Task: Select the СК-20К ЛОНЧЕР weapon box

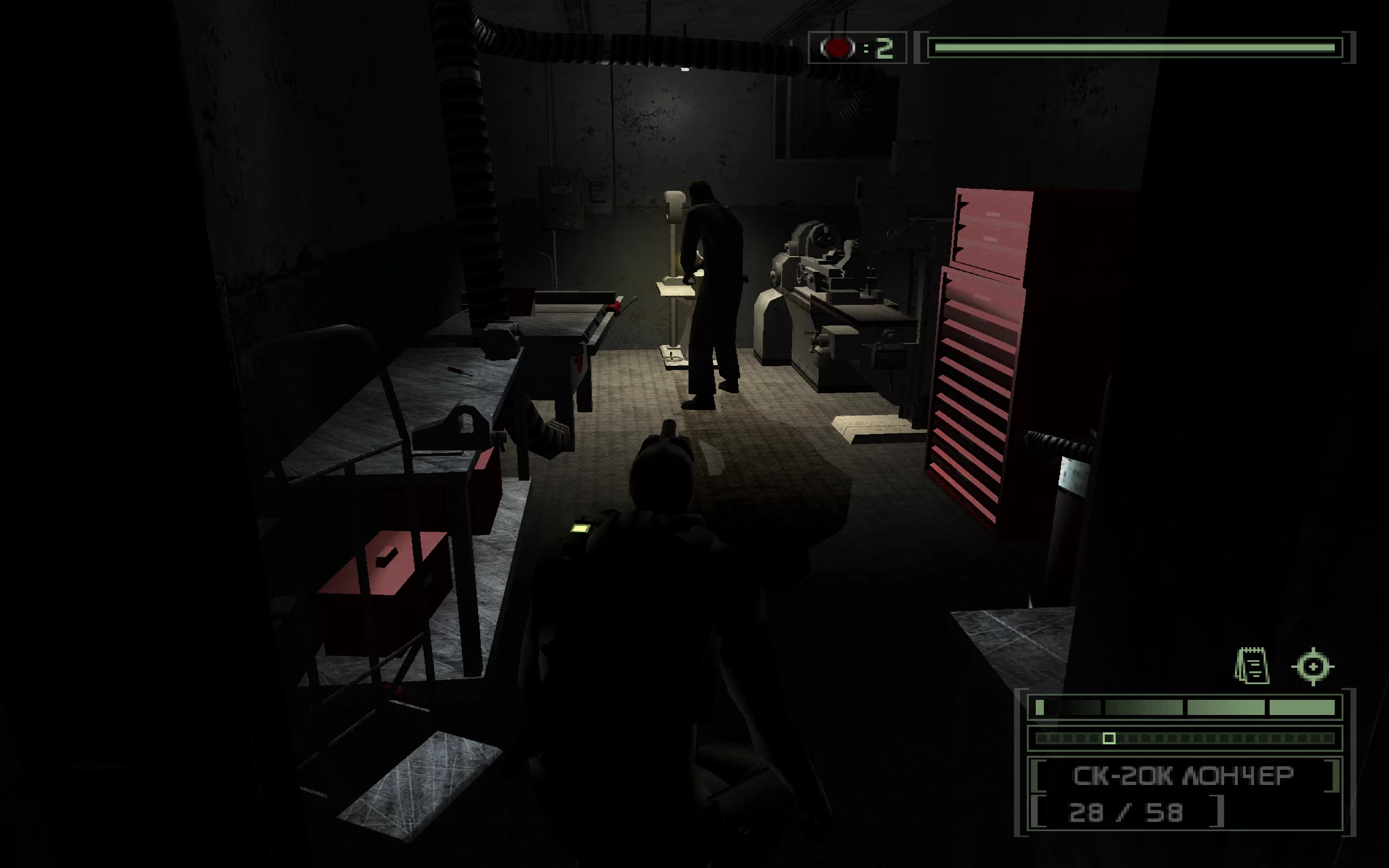Action: tap(1184, 776)
